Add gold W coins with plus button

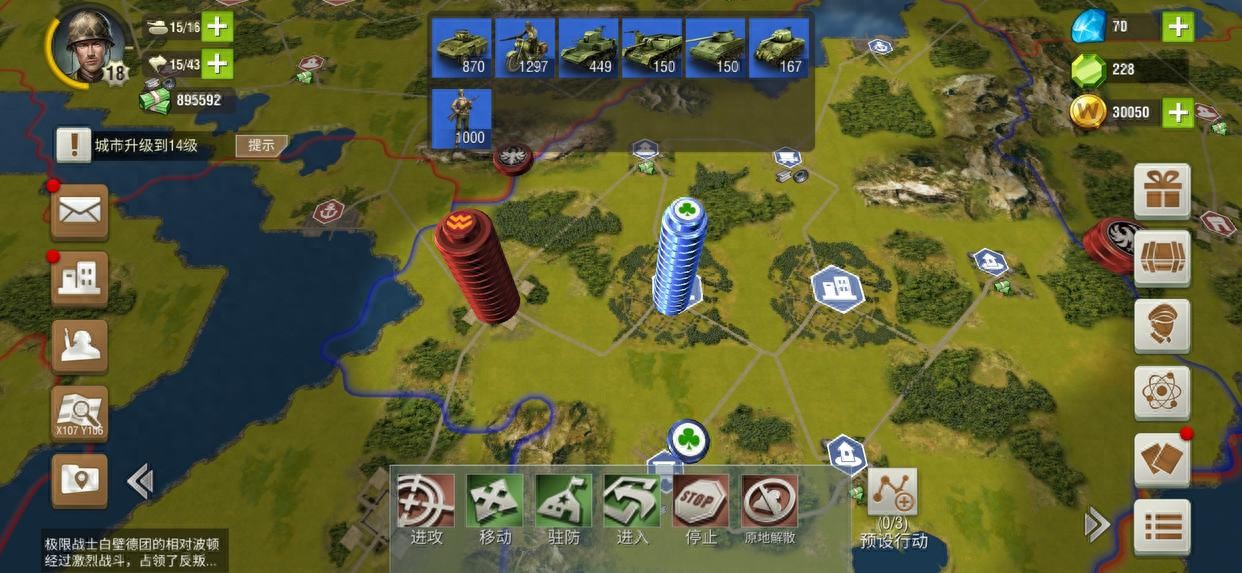tap(1178, 112)
